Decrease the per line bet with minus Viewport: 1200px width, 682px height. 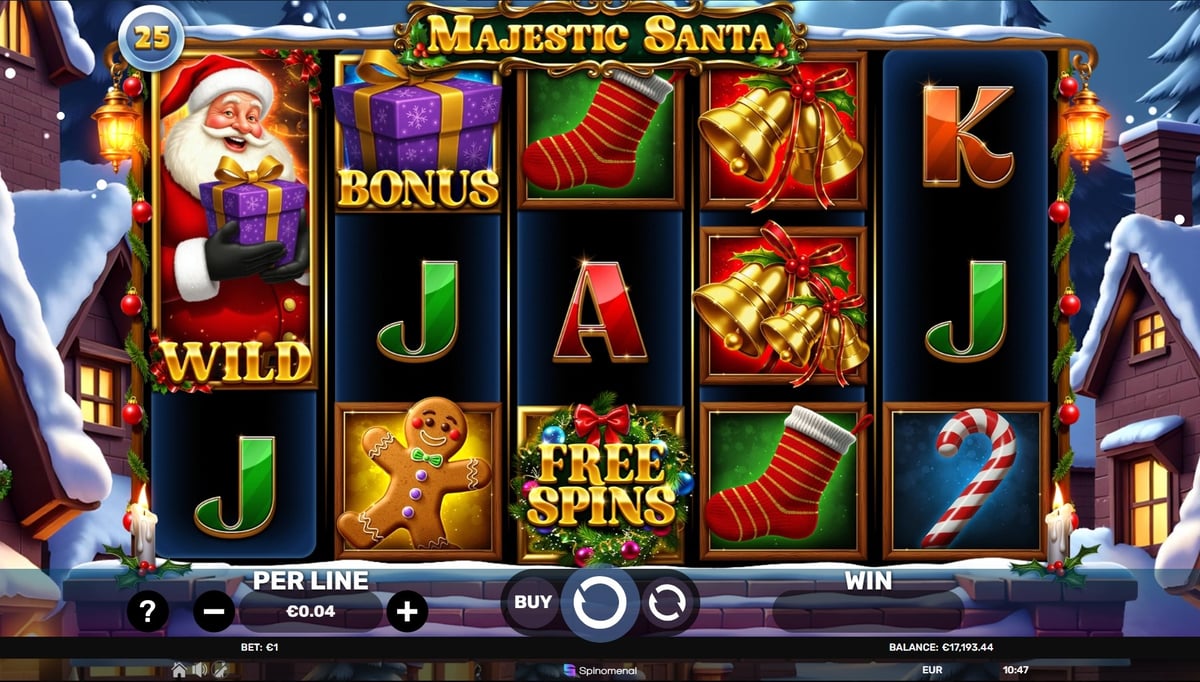214,611
